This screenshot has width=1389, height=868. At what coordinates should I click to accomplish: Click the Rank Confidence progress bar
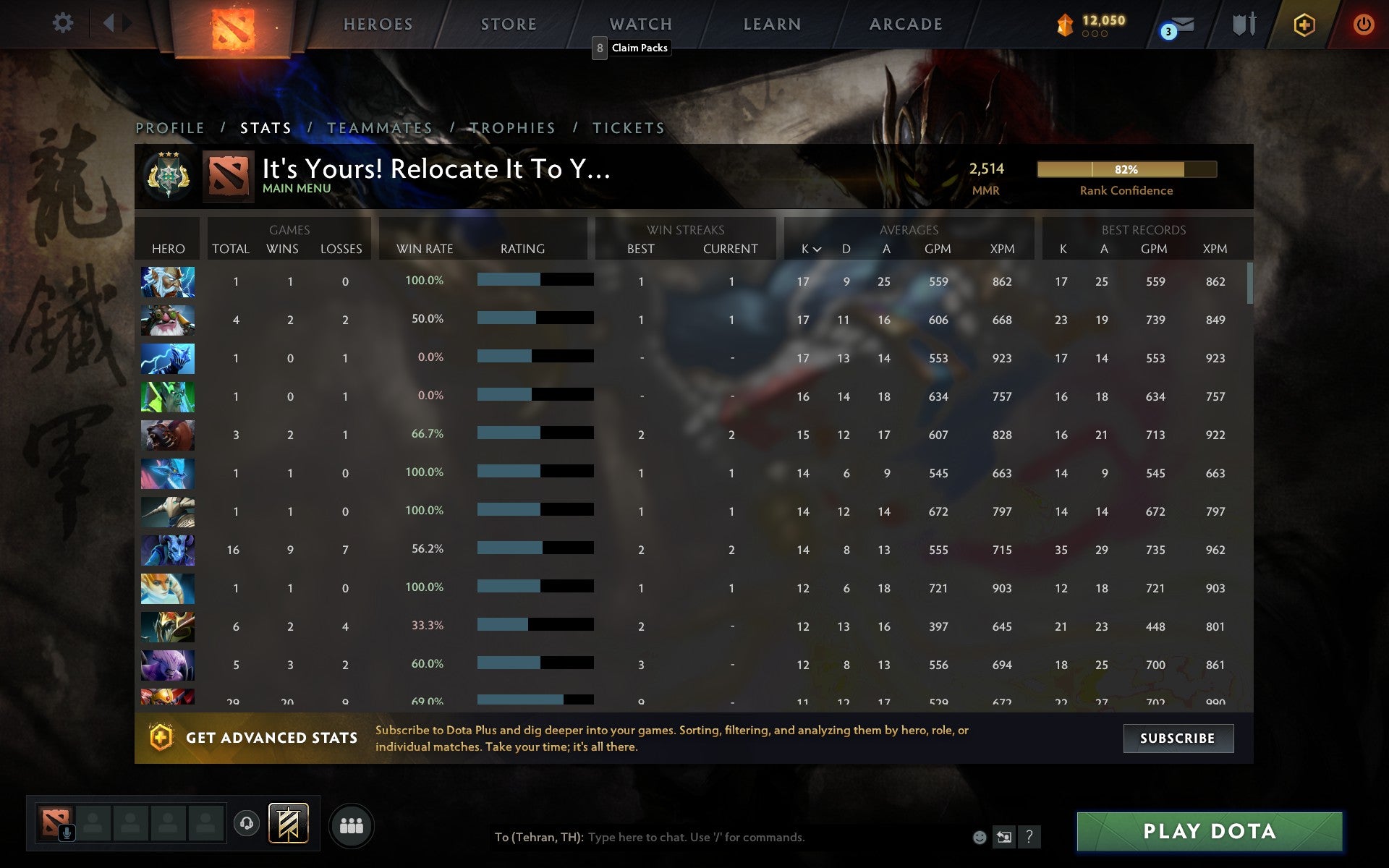tap(1126, 169)
